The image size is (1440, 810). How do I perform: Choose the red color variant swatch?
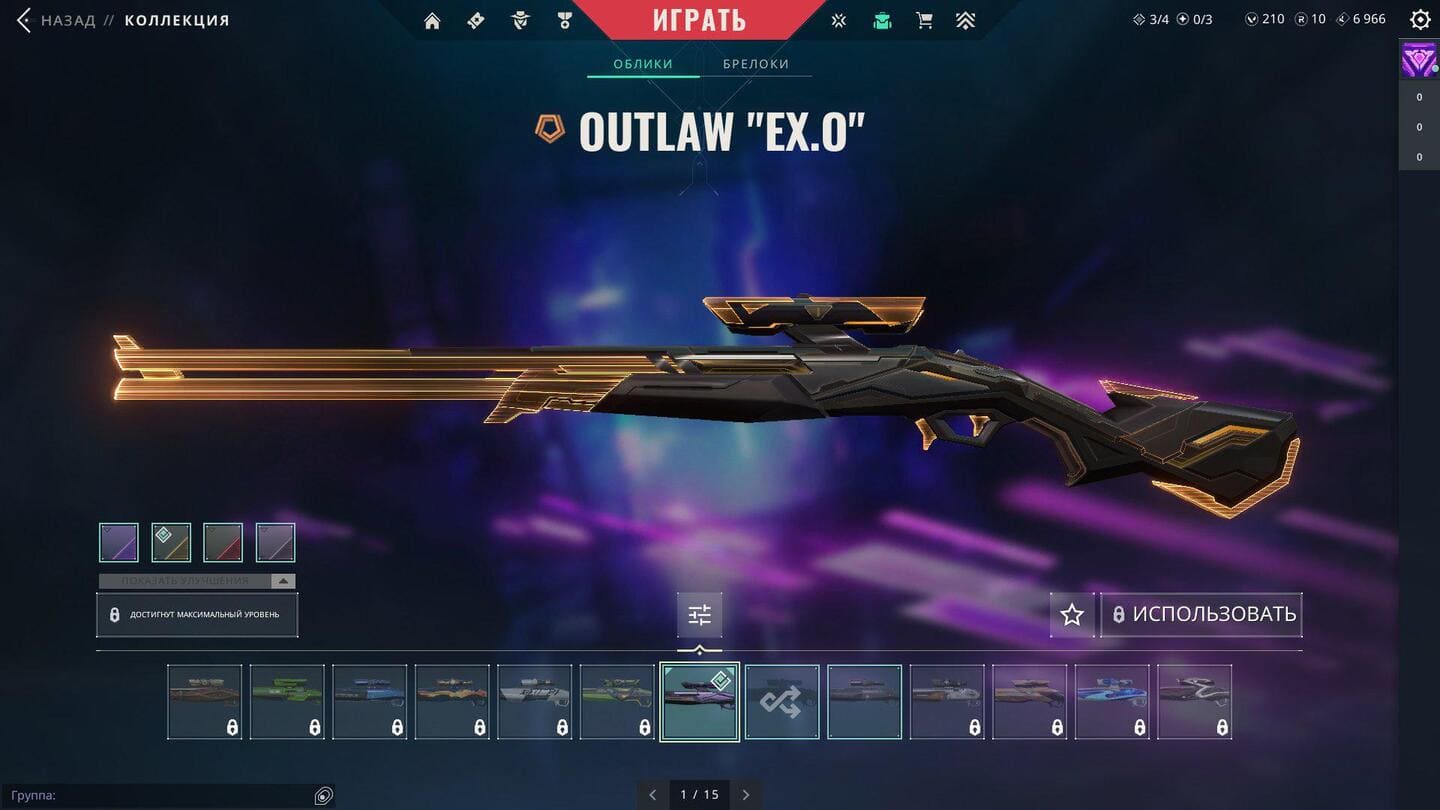(x=223, y=543)
